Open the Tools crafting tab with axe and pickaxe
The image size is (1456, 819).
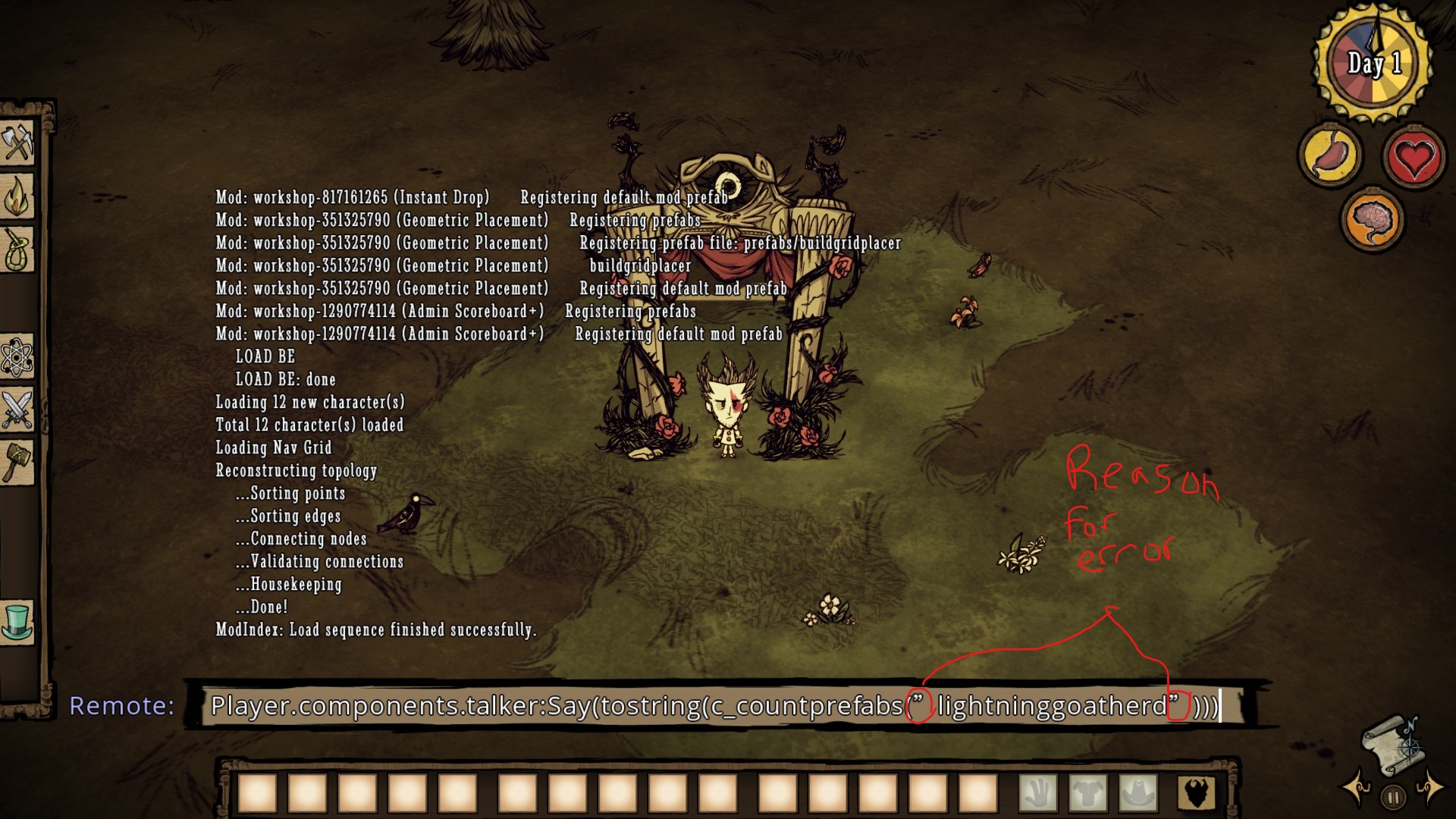click(x=18, y=141)
